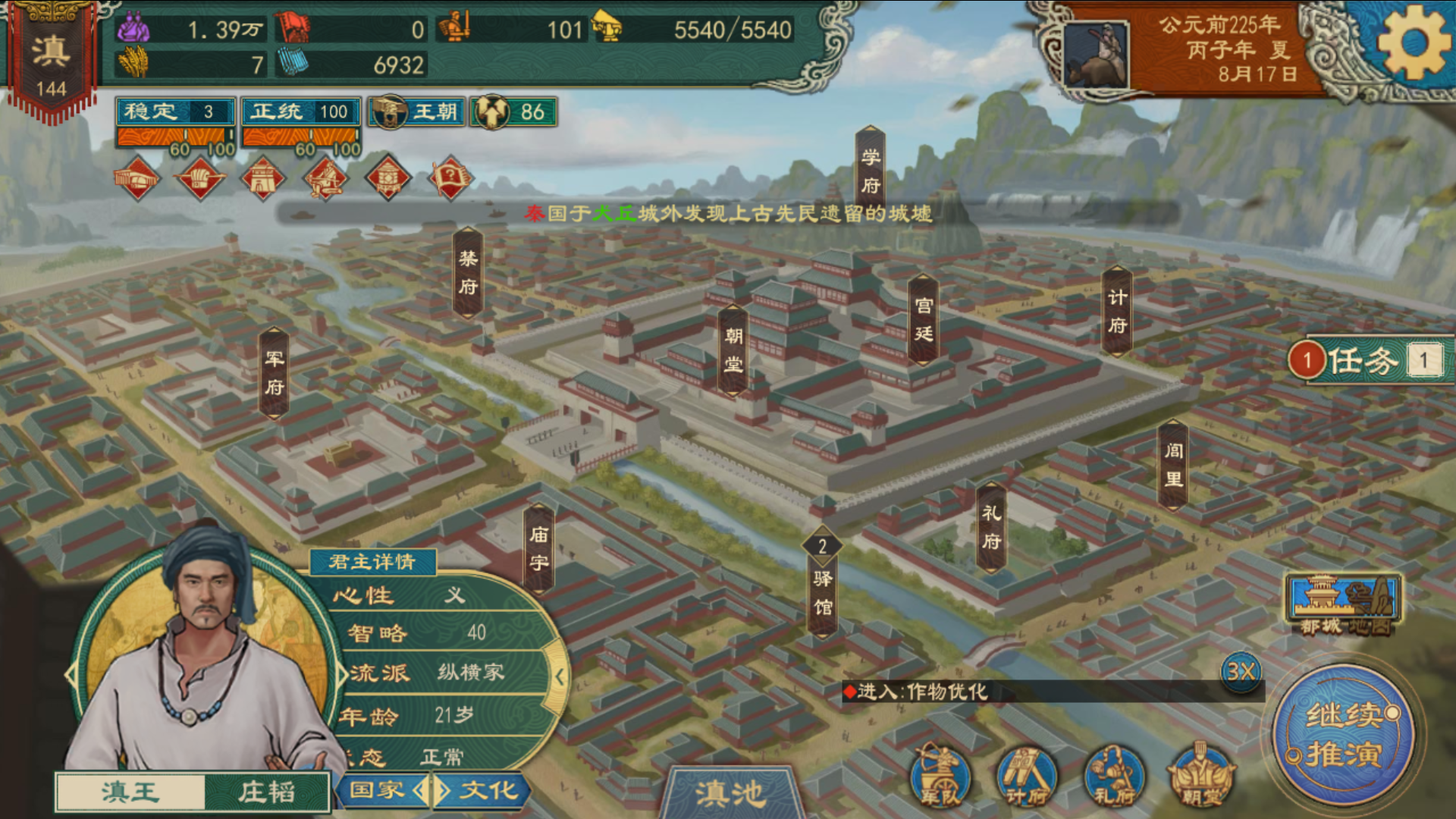Select the 禁府 building label
1456x819 pixels.
(x=468, y=272)
